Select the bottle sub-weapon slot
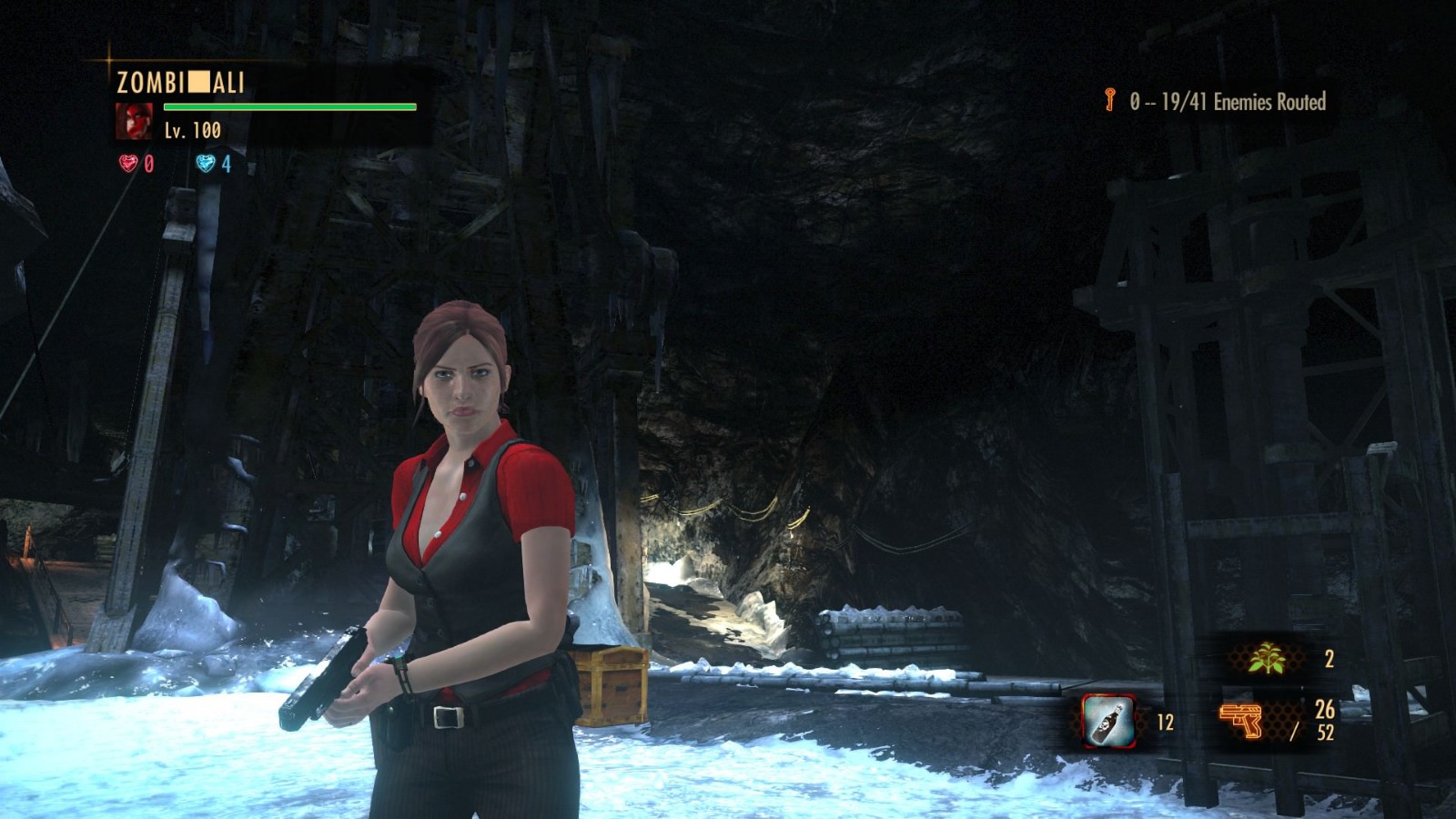Image resolution: width=1456 pixels, height=819 pixels. tap(1108, 722)
